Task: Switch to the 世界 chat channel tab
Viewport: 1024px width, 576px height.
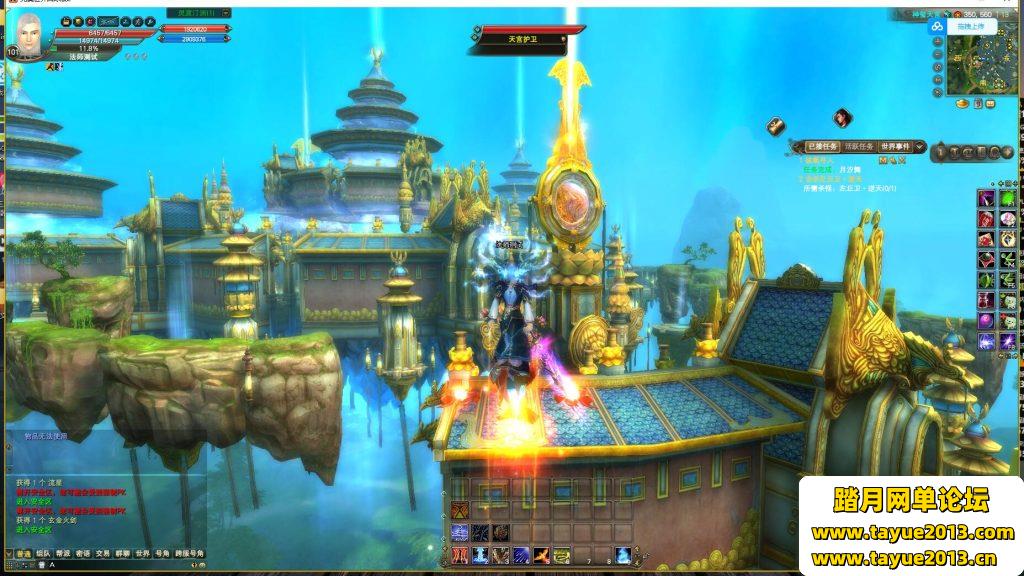Action: coord(142,553)
